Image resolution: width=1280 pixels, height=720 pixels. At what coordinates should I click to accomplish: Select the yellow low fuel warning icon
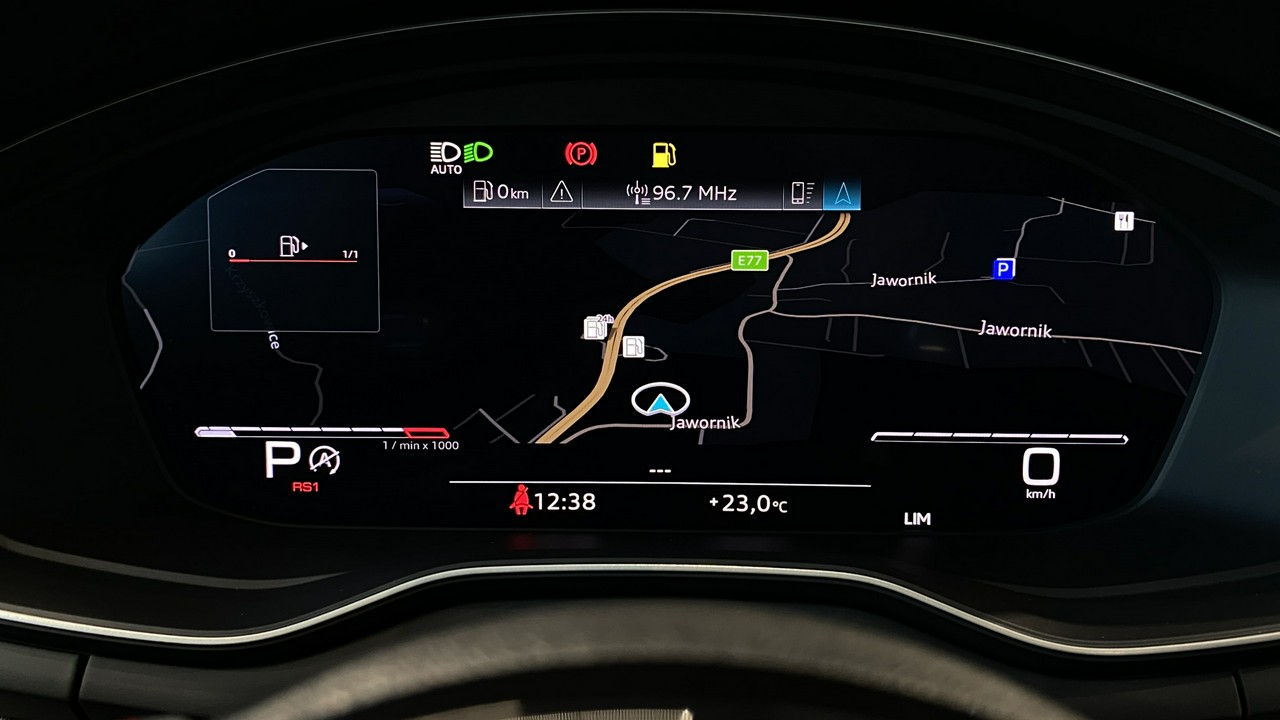[x=663, y=154]
